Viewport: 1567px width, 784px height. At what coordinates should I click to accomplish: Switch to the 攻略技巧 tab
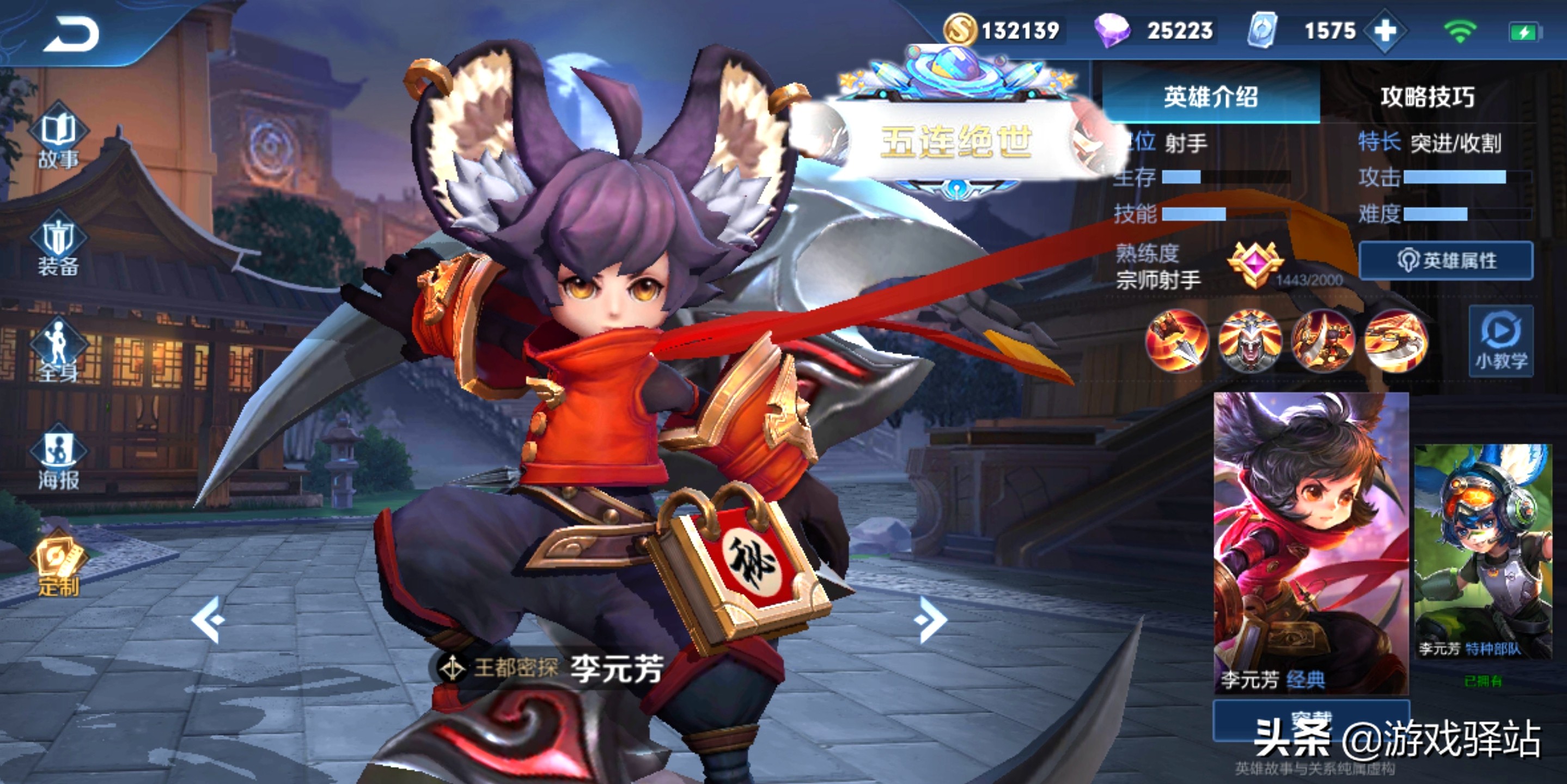click(x=1427, y=97)
